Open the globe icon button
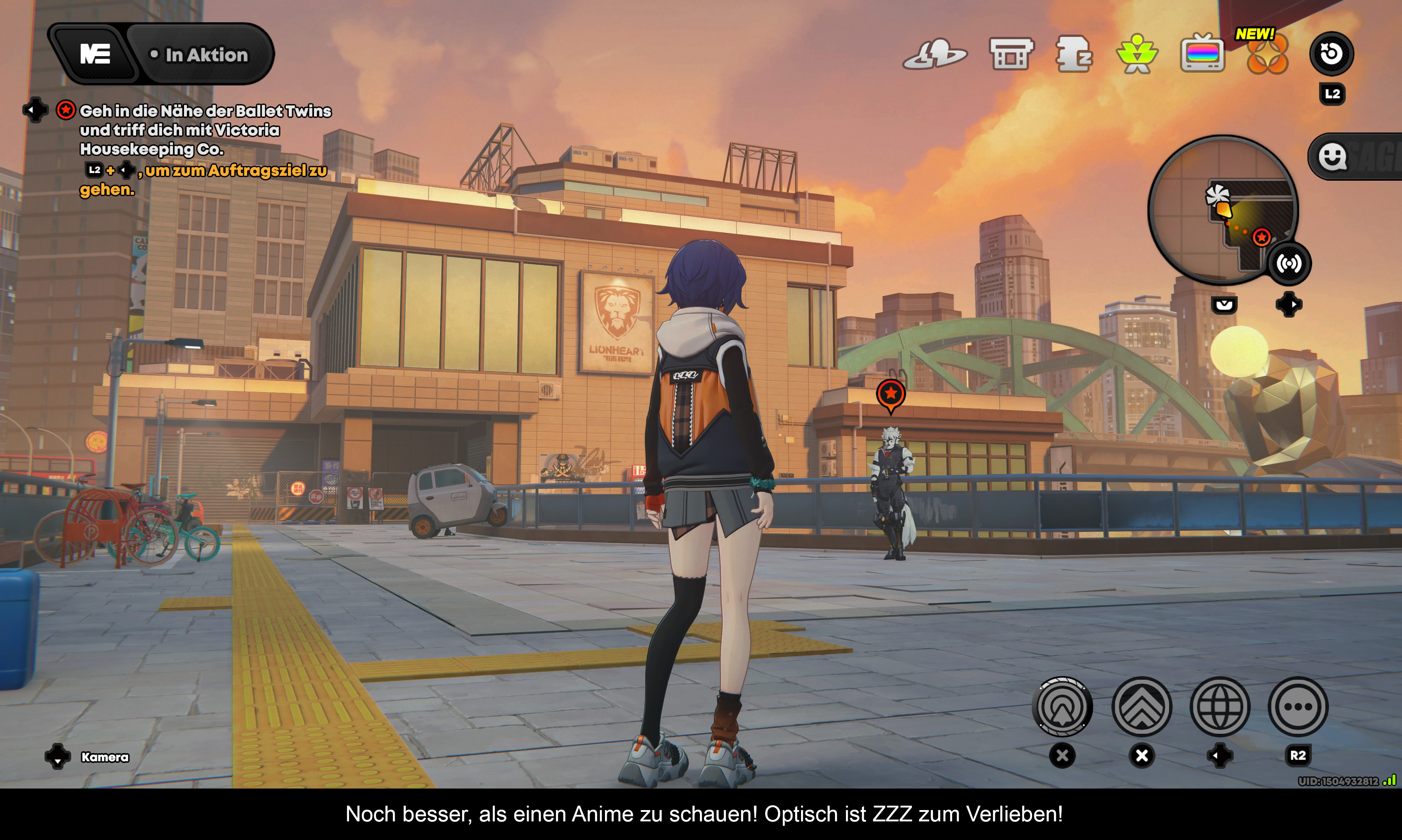Viewport: 1402px width, 840px height. pos(1220,706)
